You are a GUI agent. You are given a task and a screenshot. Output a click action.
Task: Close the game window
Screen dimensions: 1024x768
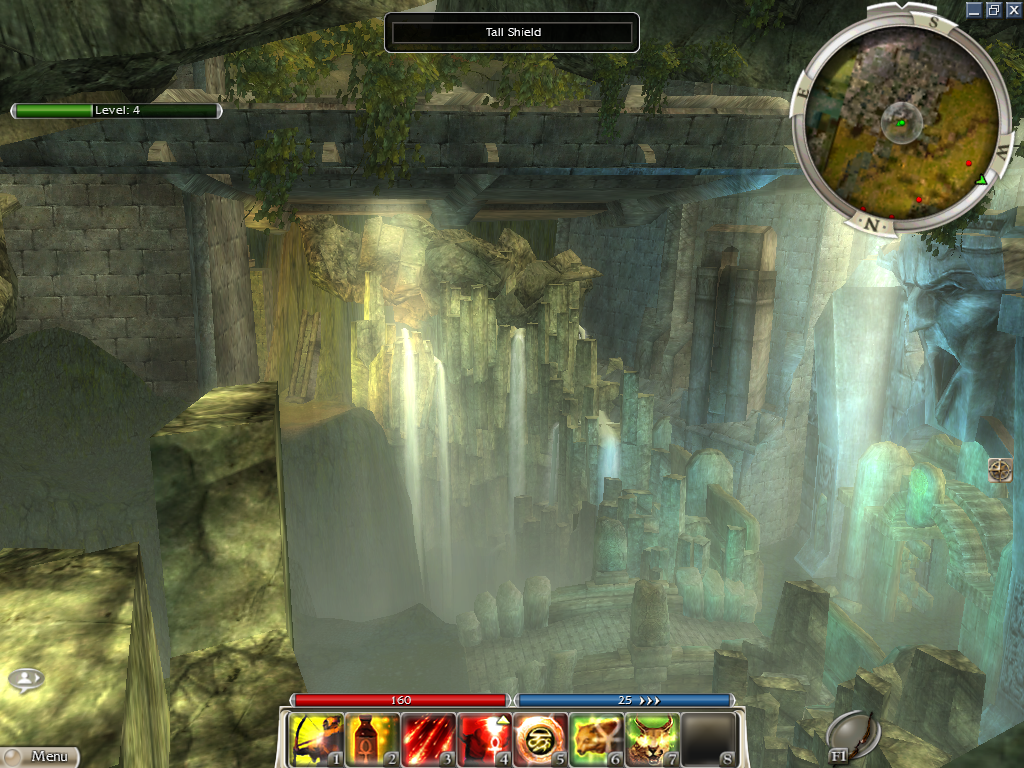(x=1013, y=9)
